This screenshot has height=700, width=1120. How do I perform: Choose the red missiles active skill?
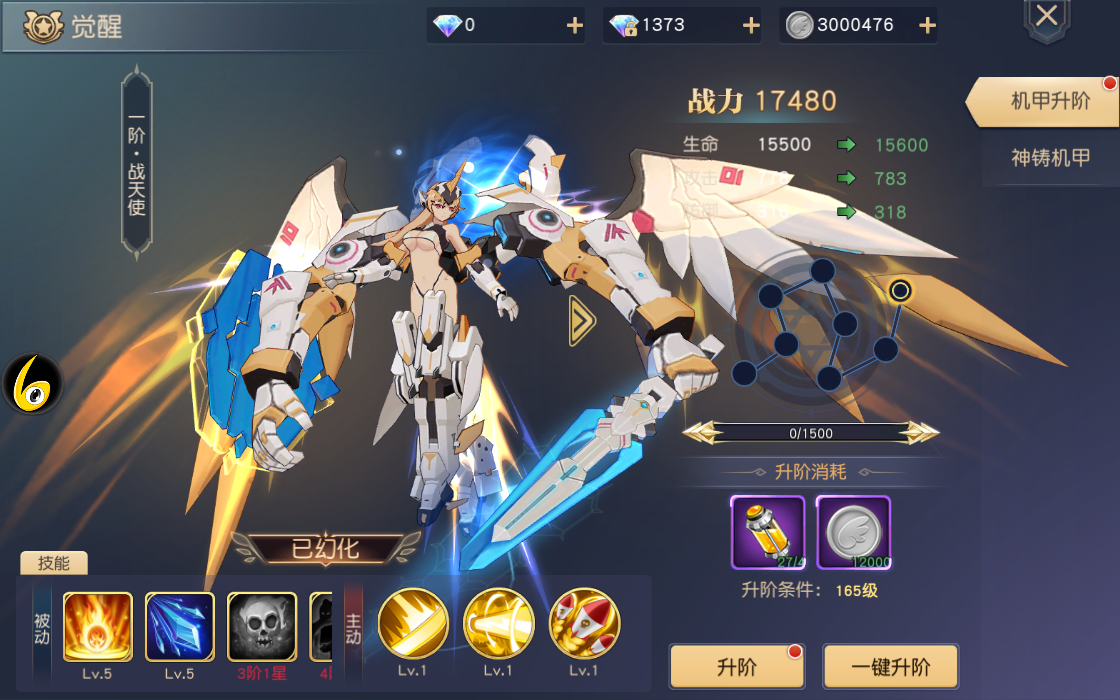(584, 623)
